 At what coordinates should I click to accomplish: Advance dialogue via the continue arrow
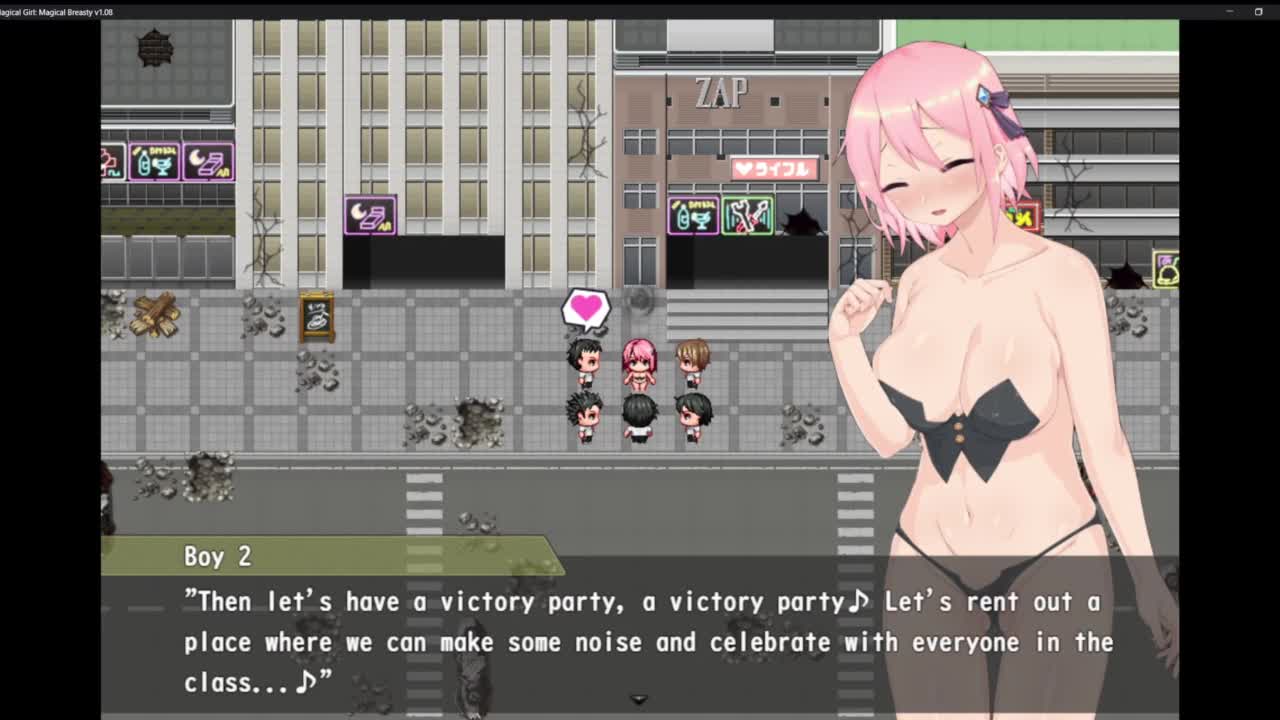(639, 699)
